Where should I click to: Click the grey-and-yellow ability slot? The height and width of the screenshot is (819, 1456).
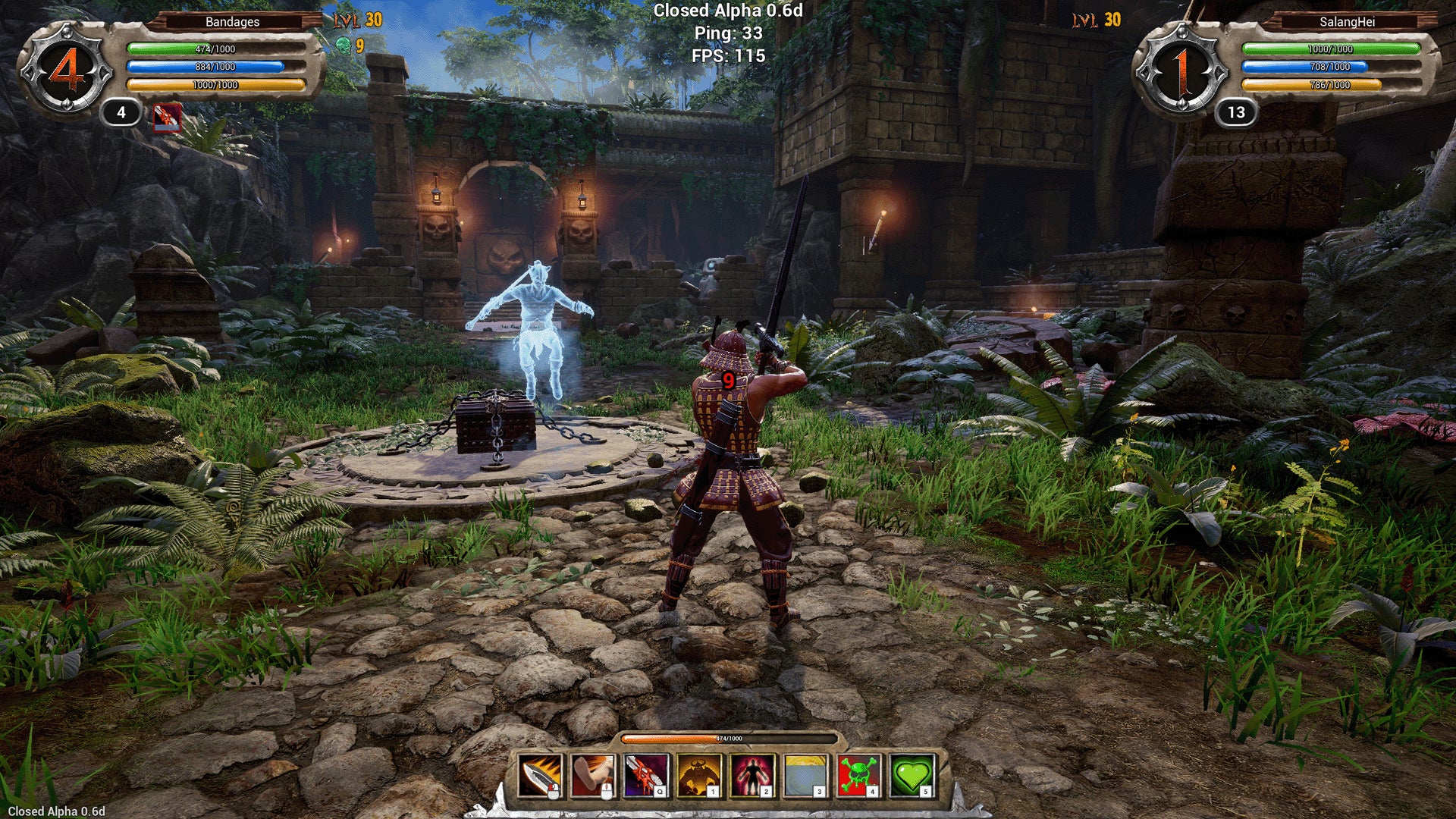[805, 776]
